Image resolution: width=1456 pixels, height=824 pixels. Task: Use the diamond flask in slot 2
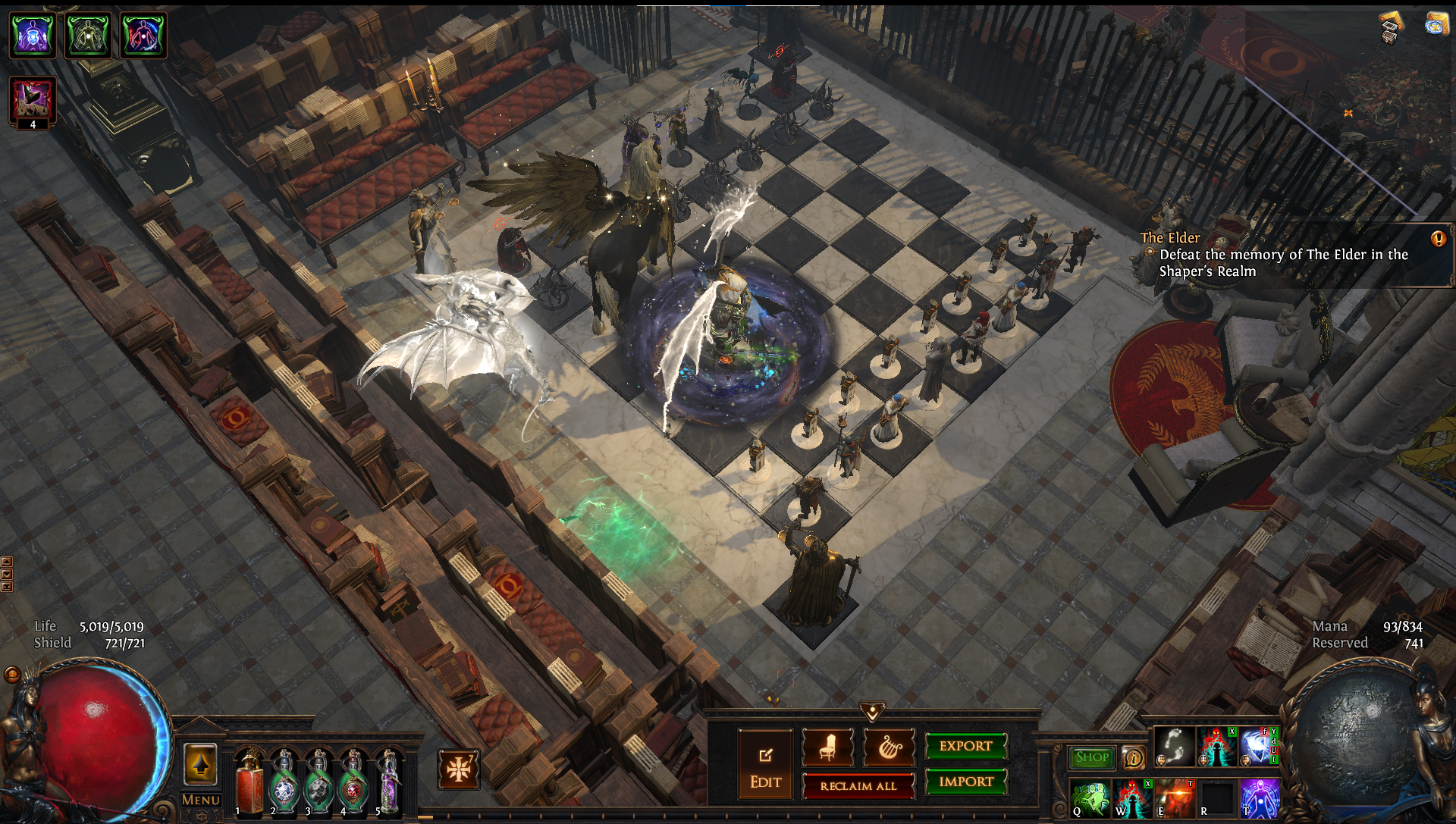tap(284, 781)
